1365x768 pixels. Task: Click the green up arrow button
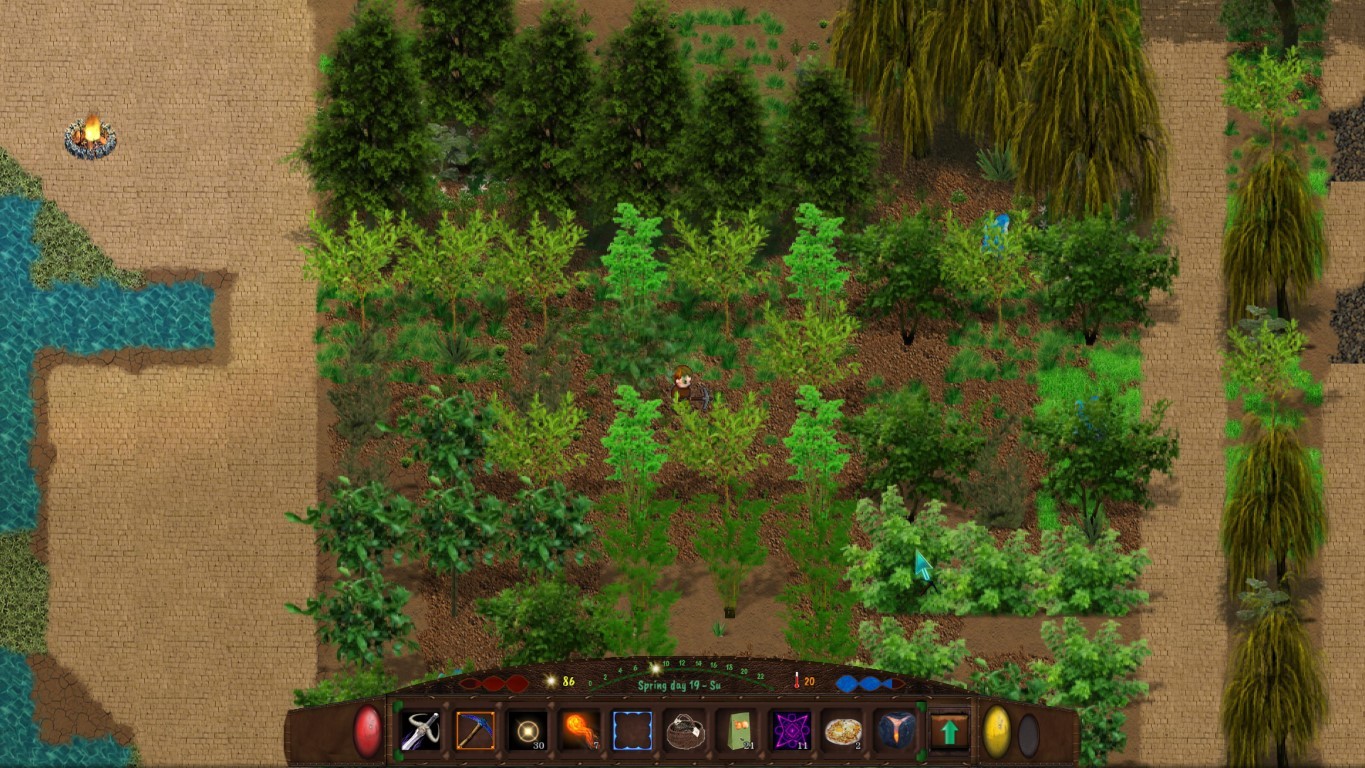pos(949,731)
